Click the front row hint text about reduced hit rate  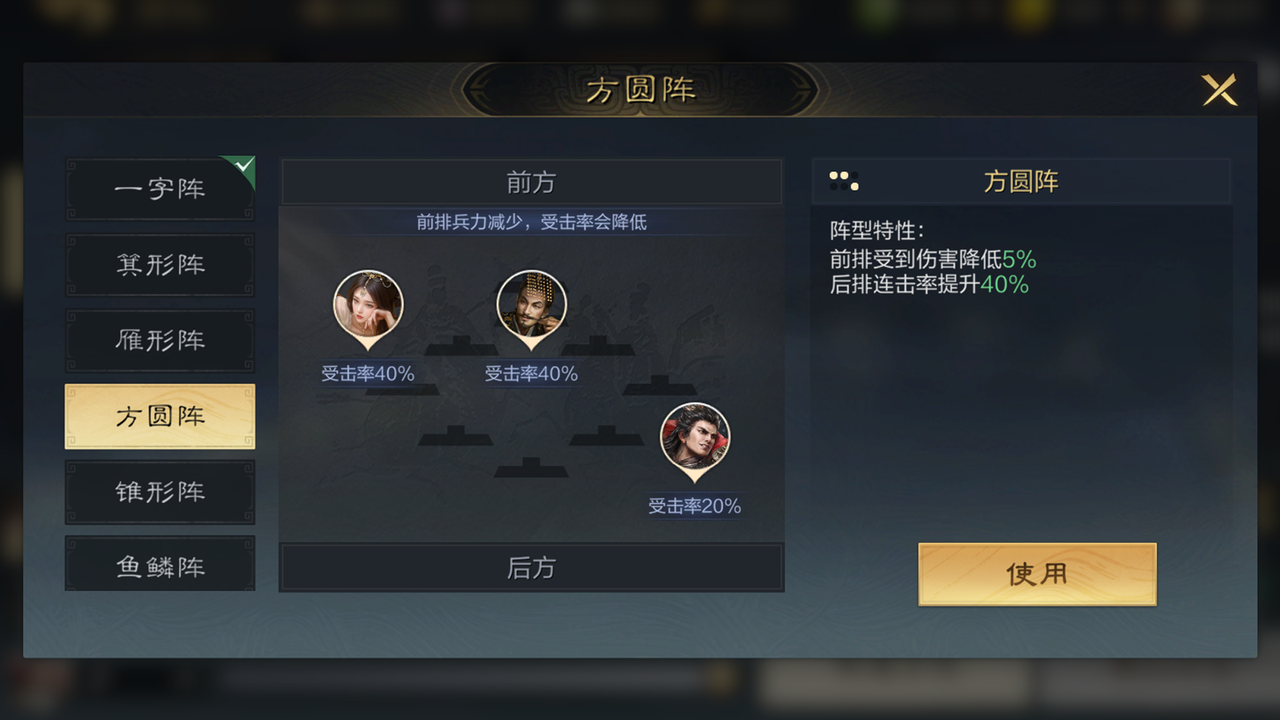click(531, 222)
